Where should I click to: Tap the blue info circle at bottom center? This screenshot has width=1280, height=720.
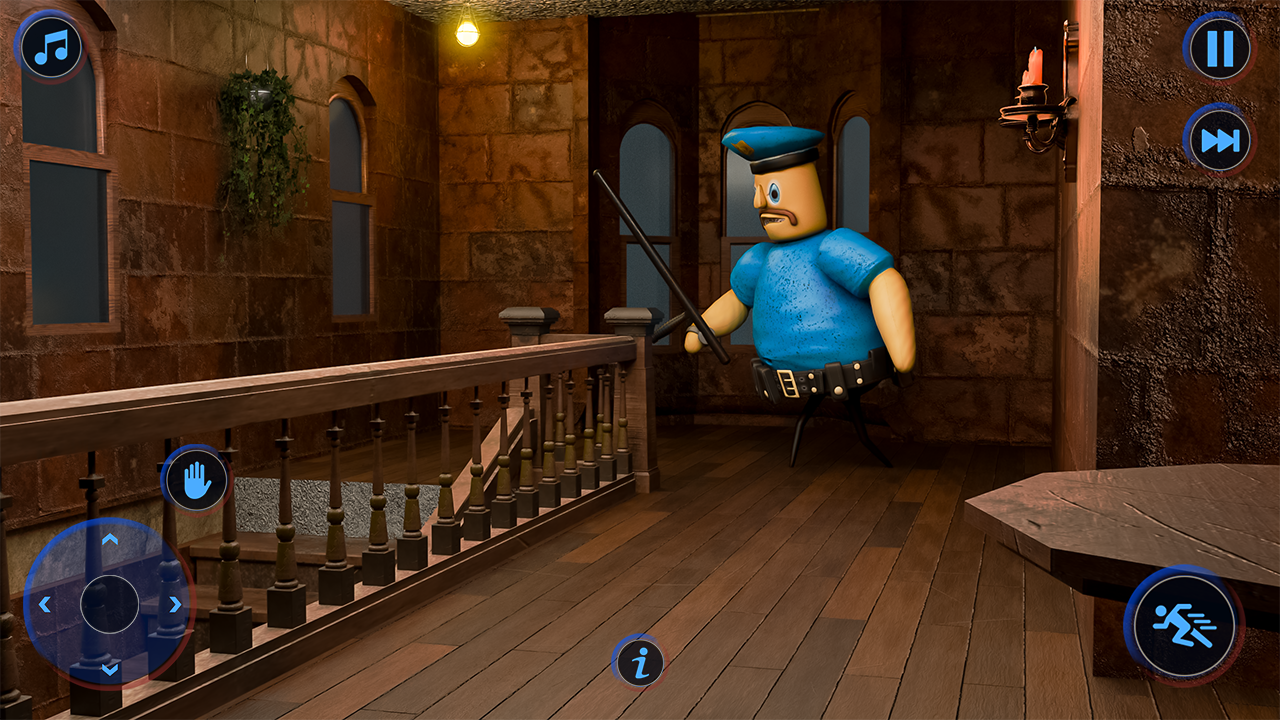(640, 662)
